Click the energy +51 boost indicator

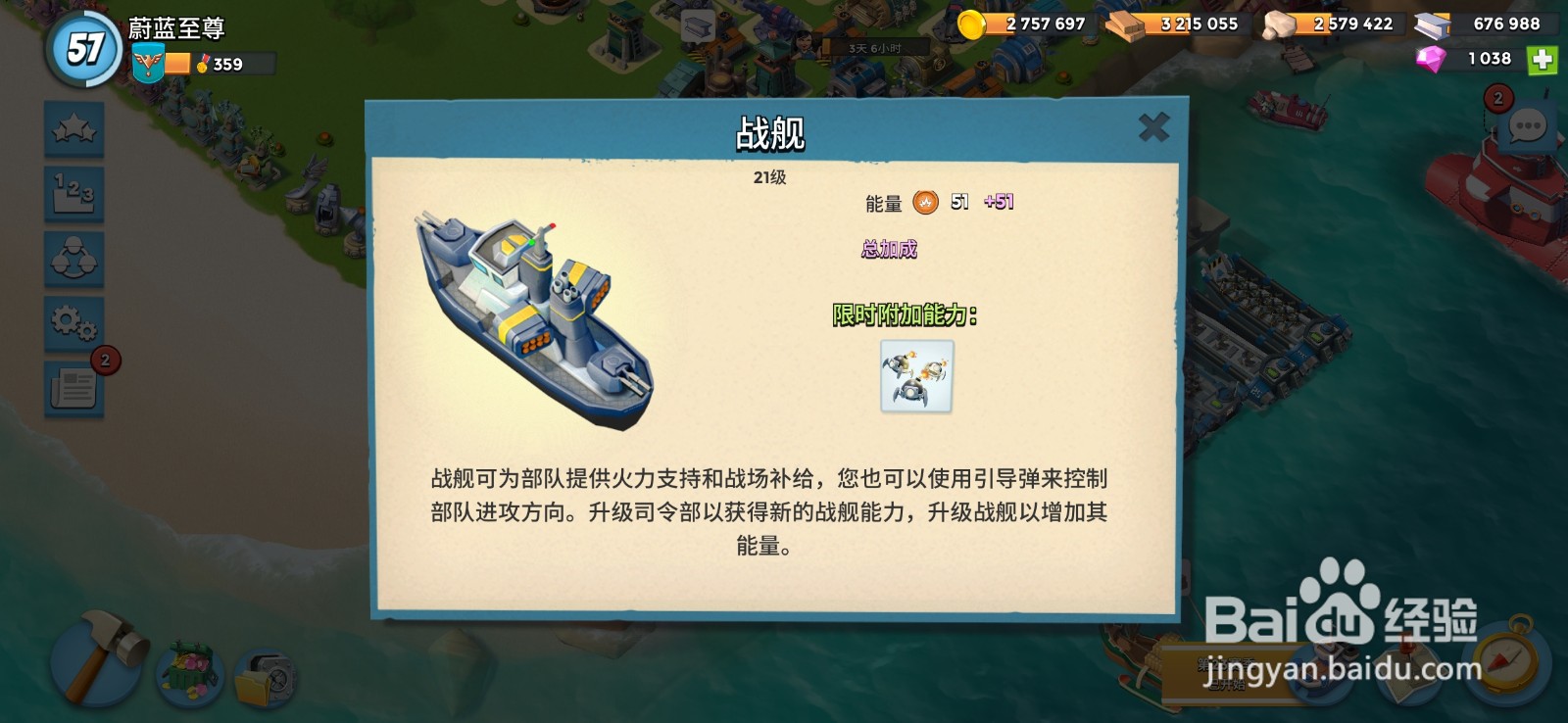(x=997, y=202)
